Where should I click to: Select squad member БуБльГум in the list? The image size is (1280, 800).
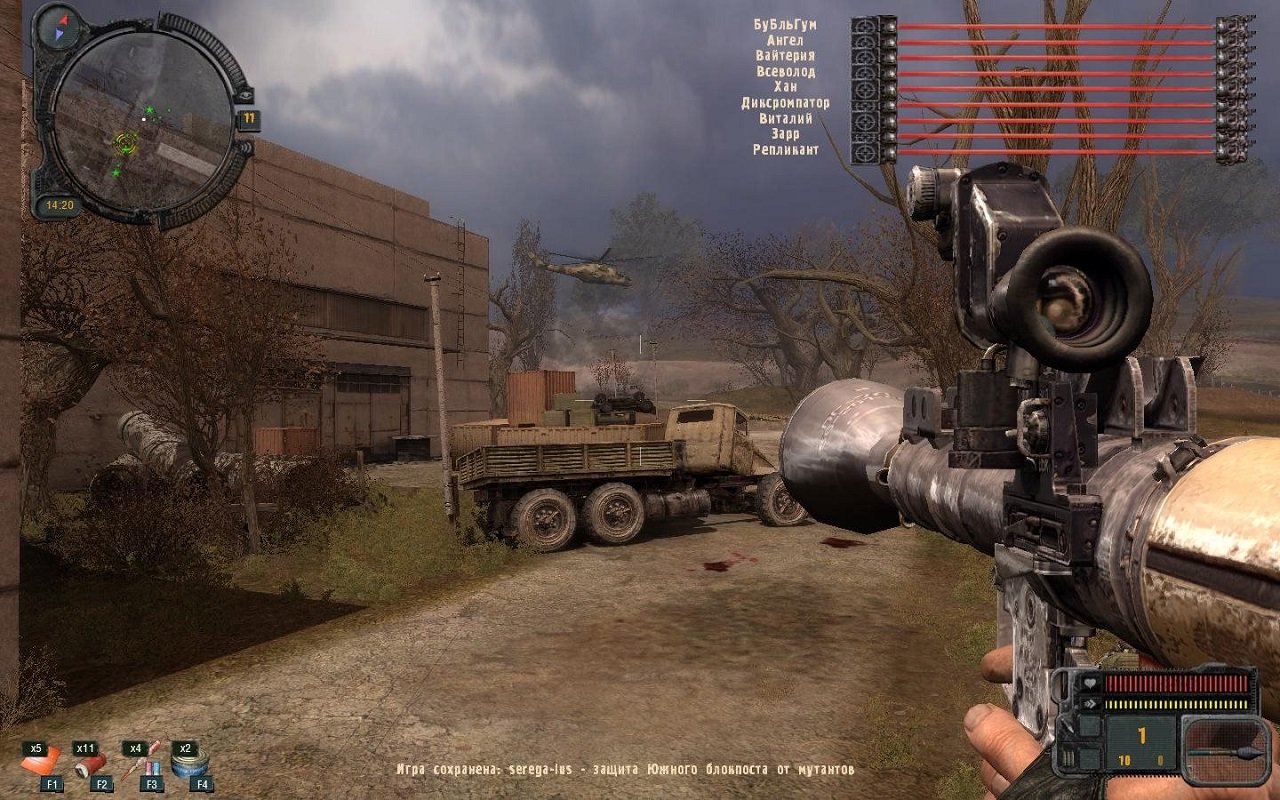click(785, 24)
